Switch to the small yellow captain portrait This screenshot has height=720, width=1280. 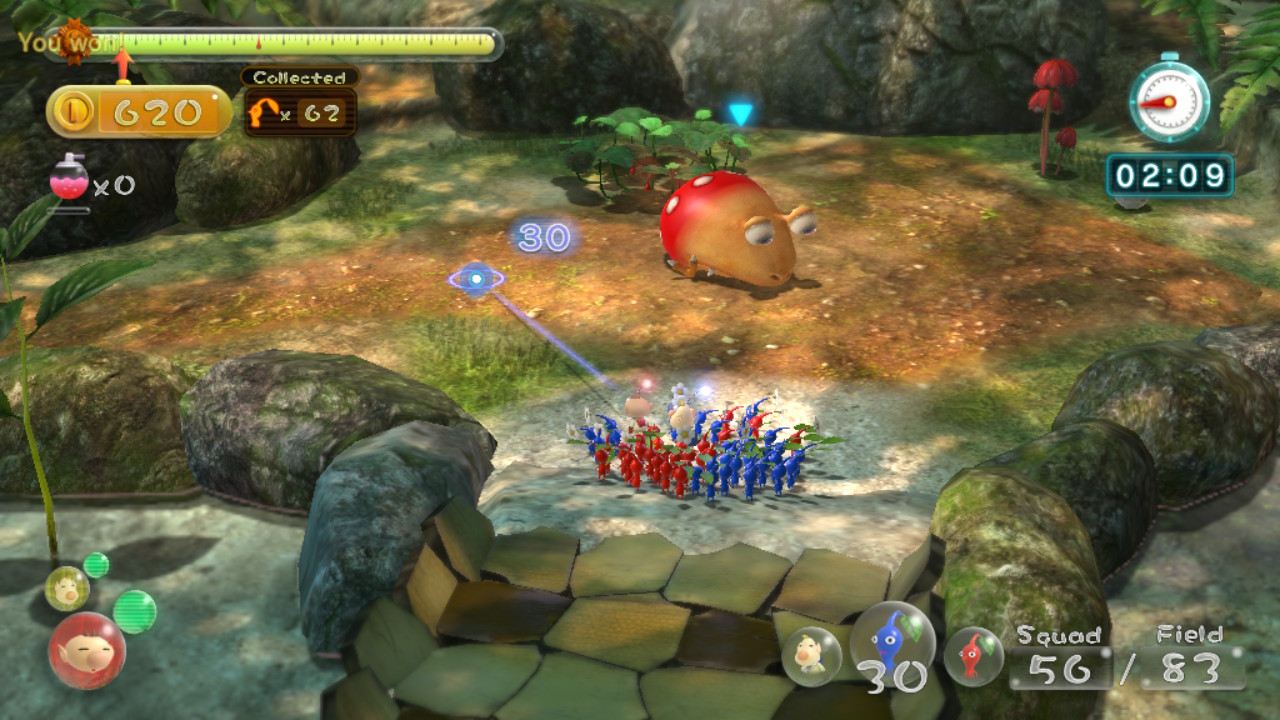click(67, 588)
